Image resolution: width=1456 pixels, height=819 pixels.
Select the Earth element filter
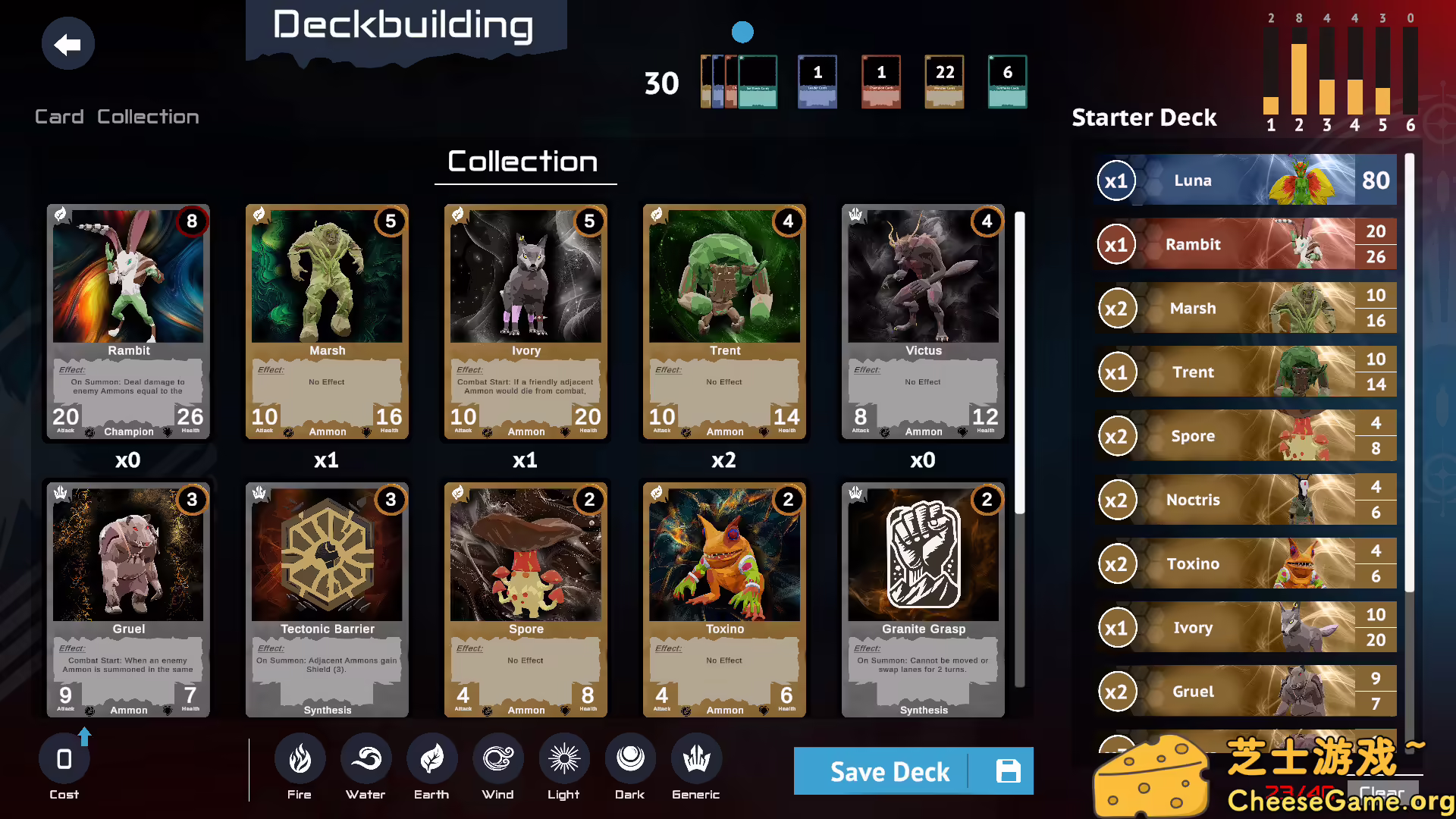tap(431, 758)
